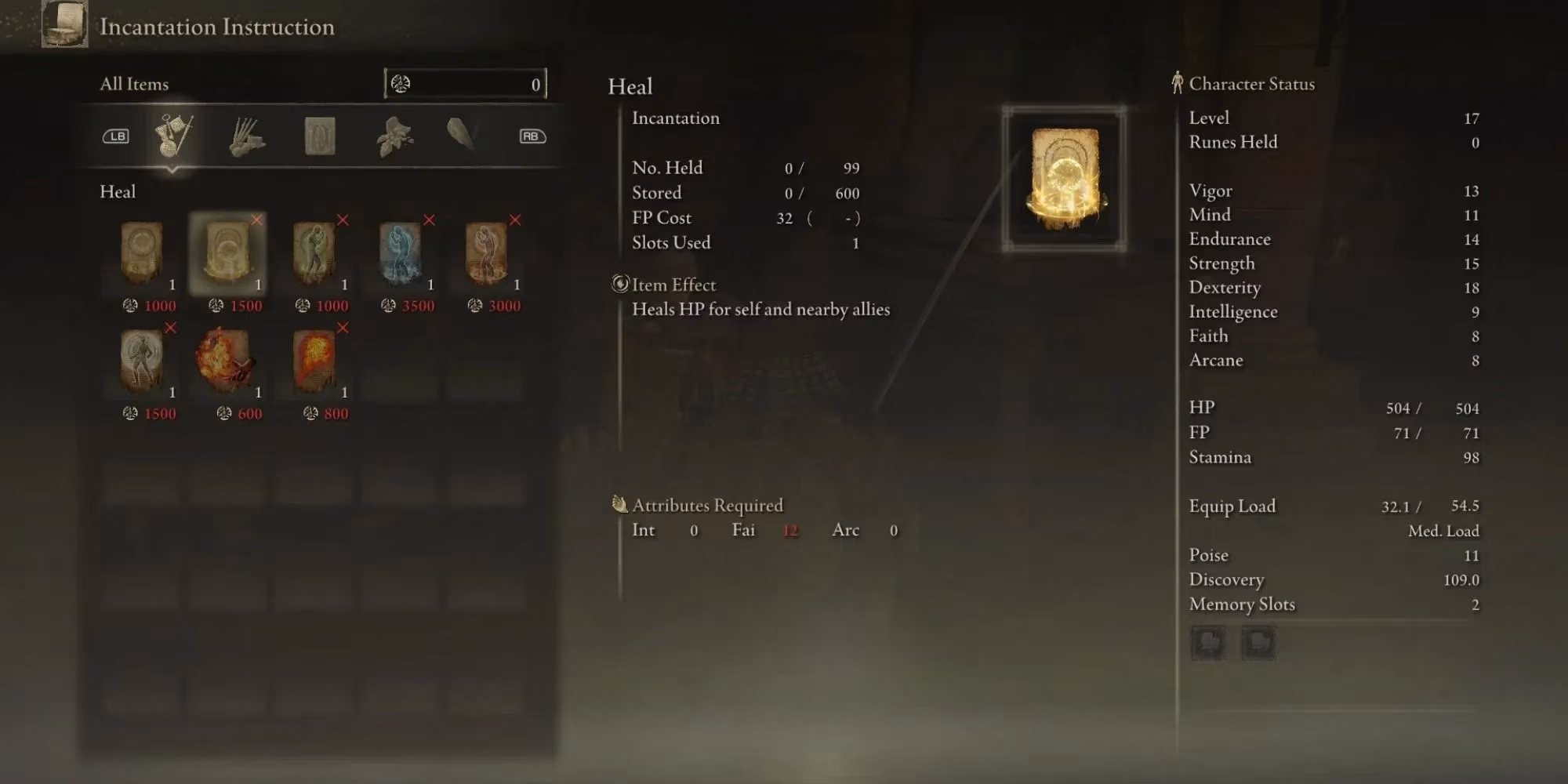This screenshot has width=1568, height=784.
Task: Select the Catch Flame incantation for 600
Action: pos(227,361)
